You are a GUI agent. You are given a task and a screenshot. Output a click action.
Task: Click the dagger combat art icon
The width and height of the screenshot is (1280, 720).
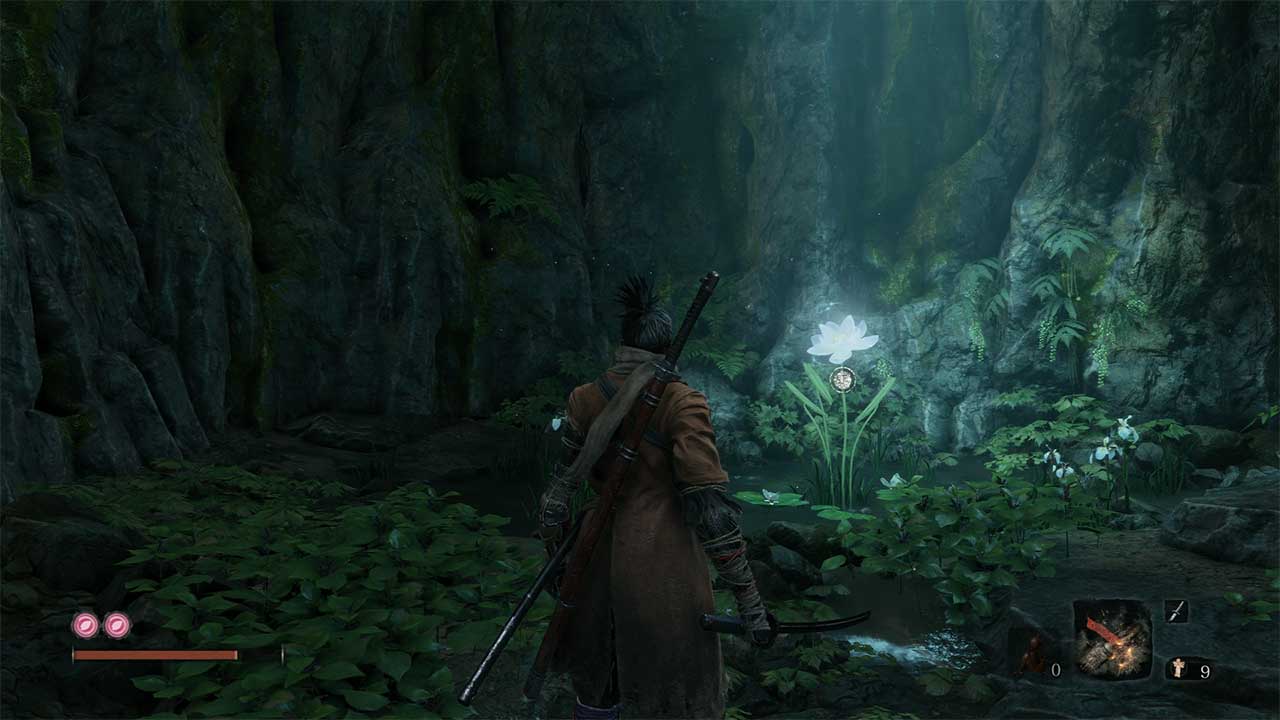click(1176, 613)
